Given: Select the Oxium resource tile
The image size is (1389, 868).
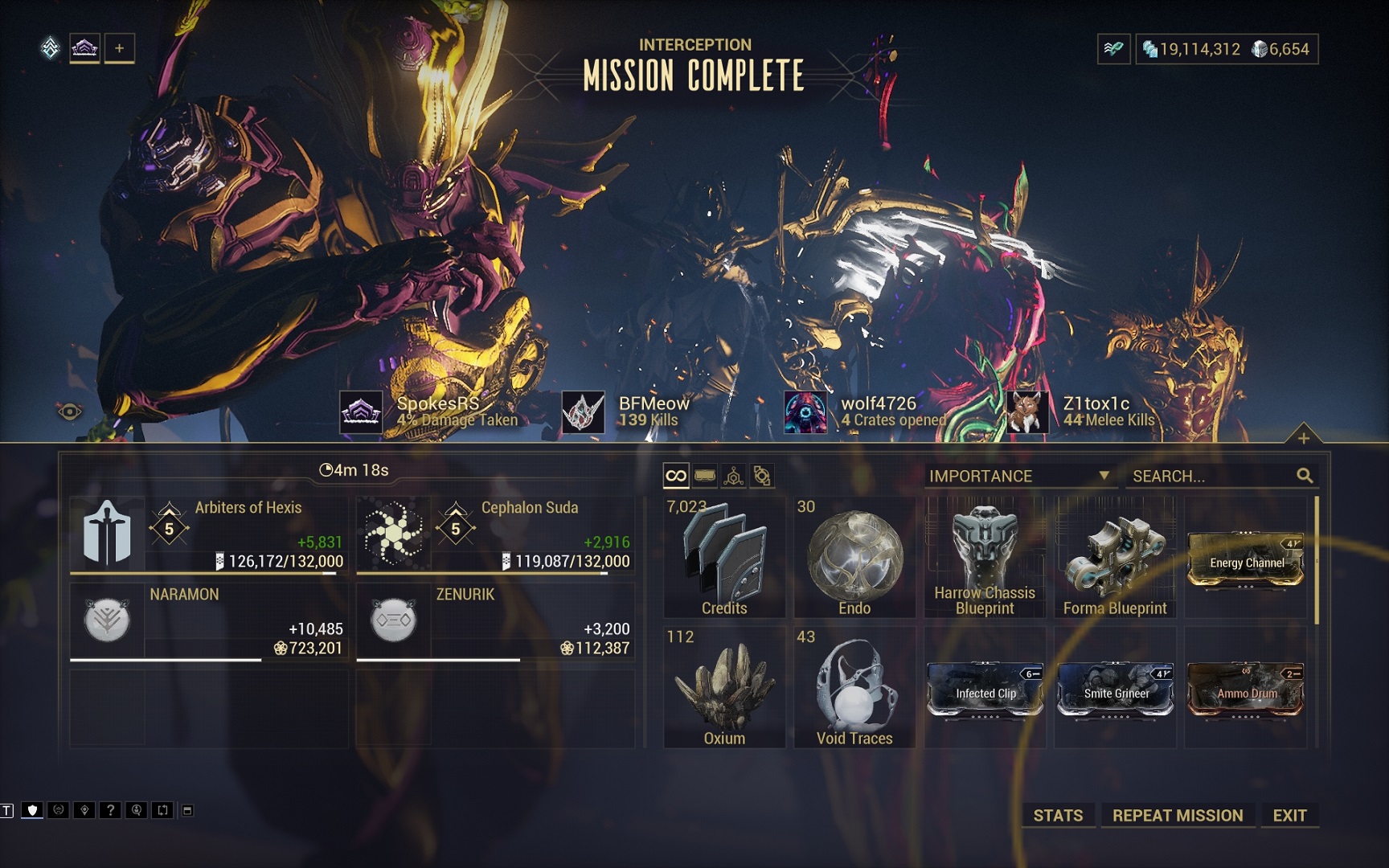Looking at the screenshot, I should click(724, 688).
